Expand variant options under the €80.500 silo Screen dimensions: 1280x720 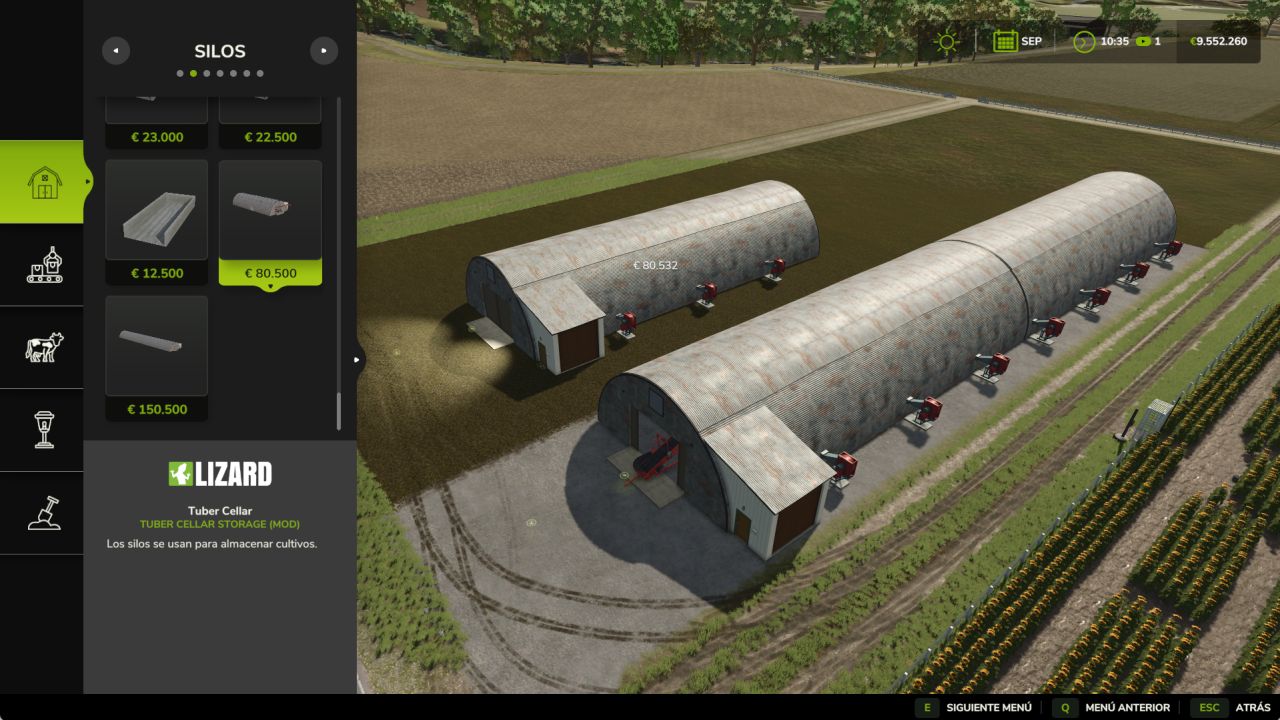click(270, 286)
